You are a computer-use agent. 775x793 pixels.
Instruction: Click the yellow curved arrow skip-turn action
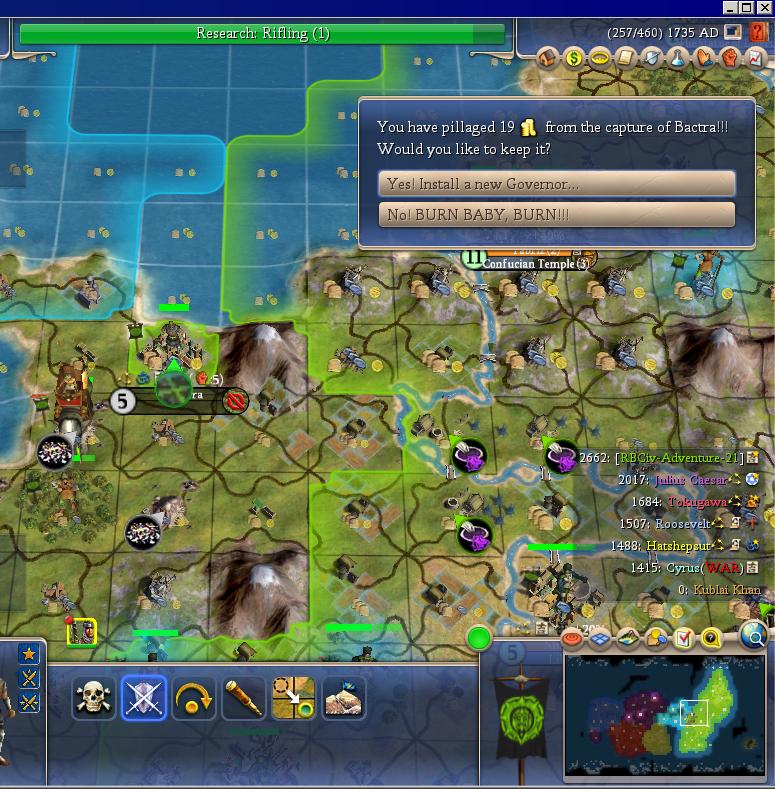(x=194, y=698)
